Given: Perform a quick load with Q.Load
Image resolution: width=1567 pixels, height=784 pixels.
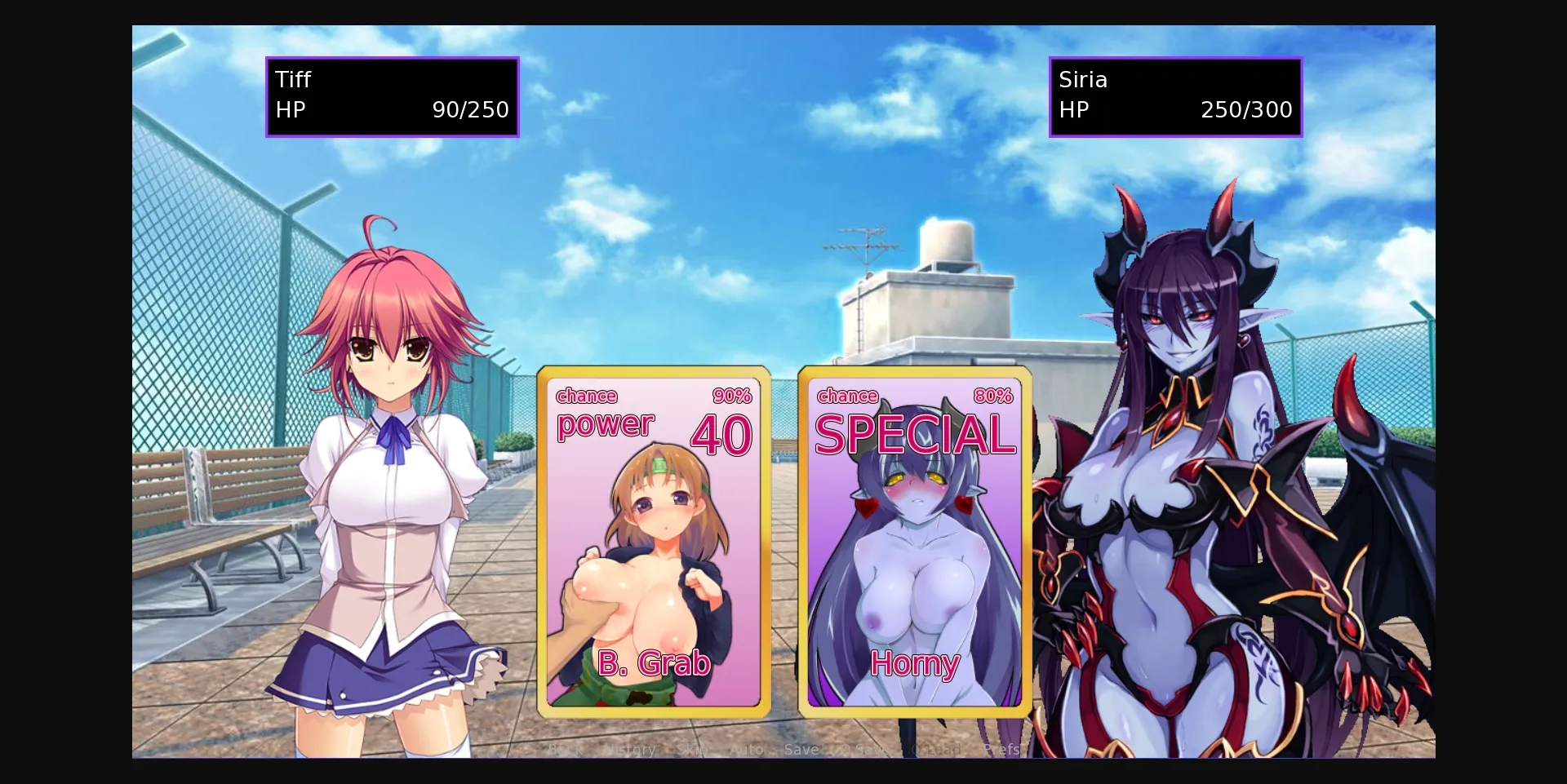Looking at the screenshot, I should (x=936, y=748).
